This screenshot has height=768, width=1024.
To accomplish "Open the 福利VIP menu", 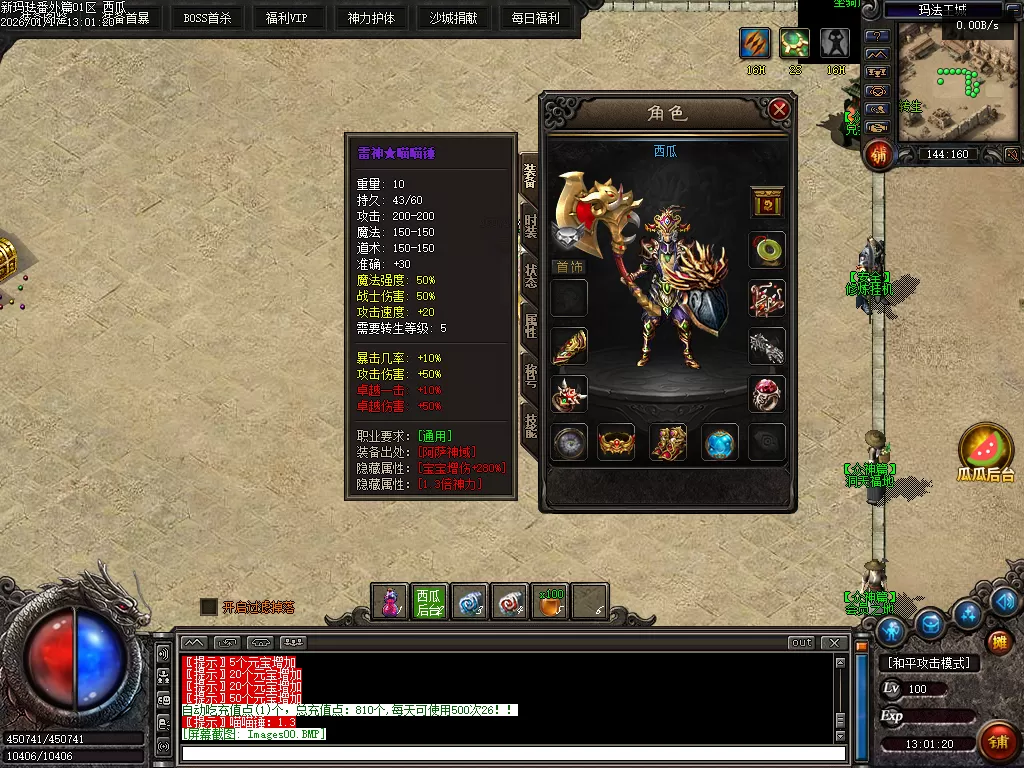I will tap(287, 18).
